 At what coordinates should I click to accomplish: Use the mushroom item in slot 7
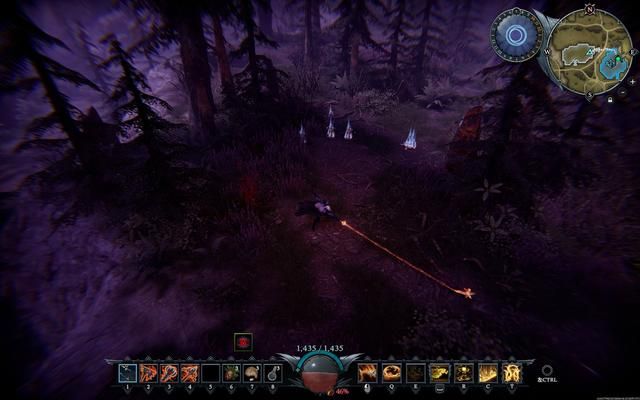251,373
